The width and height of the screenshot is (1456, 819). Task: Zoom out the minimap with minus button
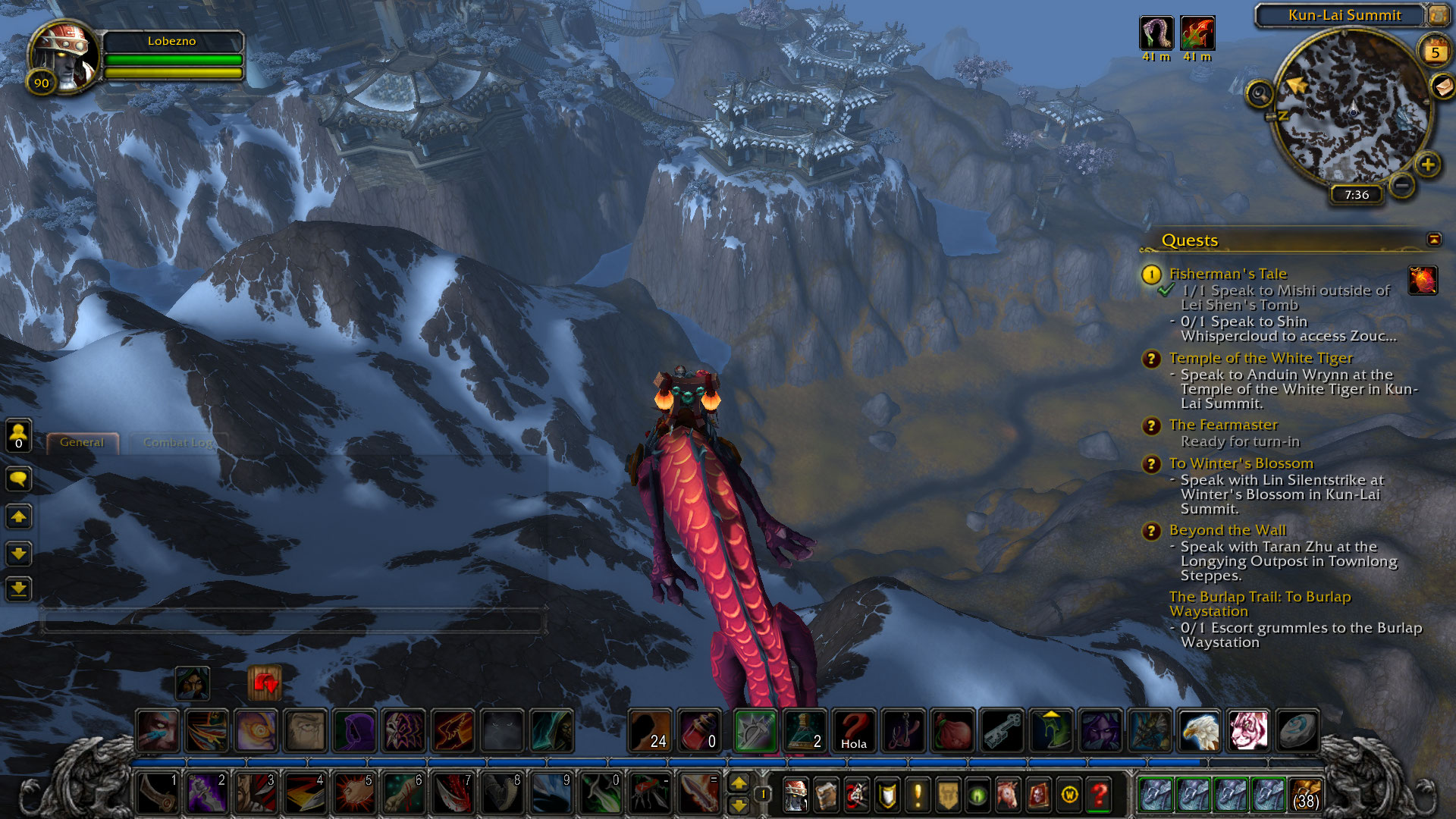[1402, 184]
